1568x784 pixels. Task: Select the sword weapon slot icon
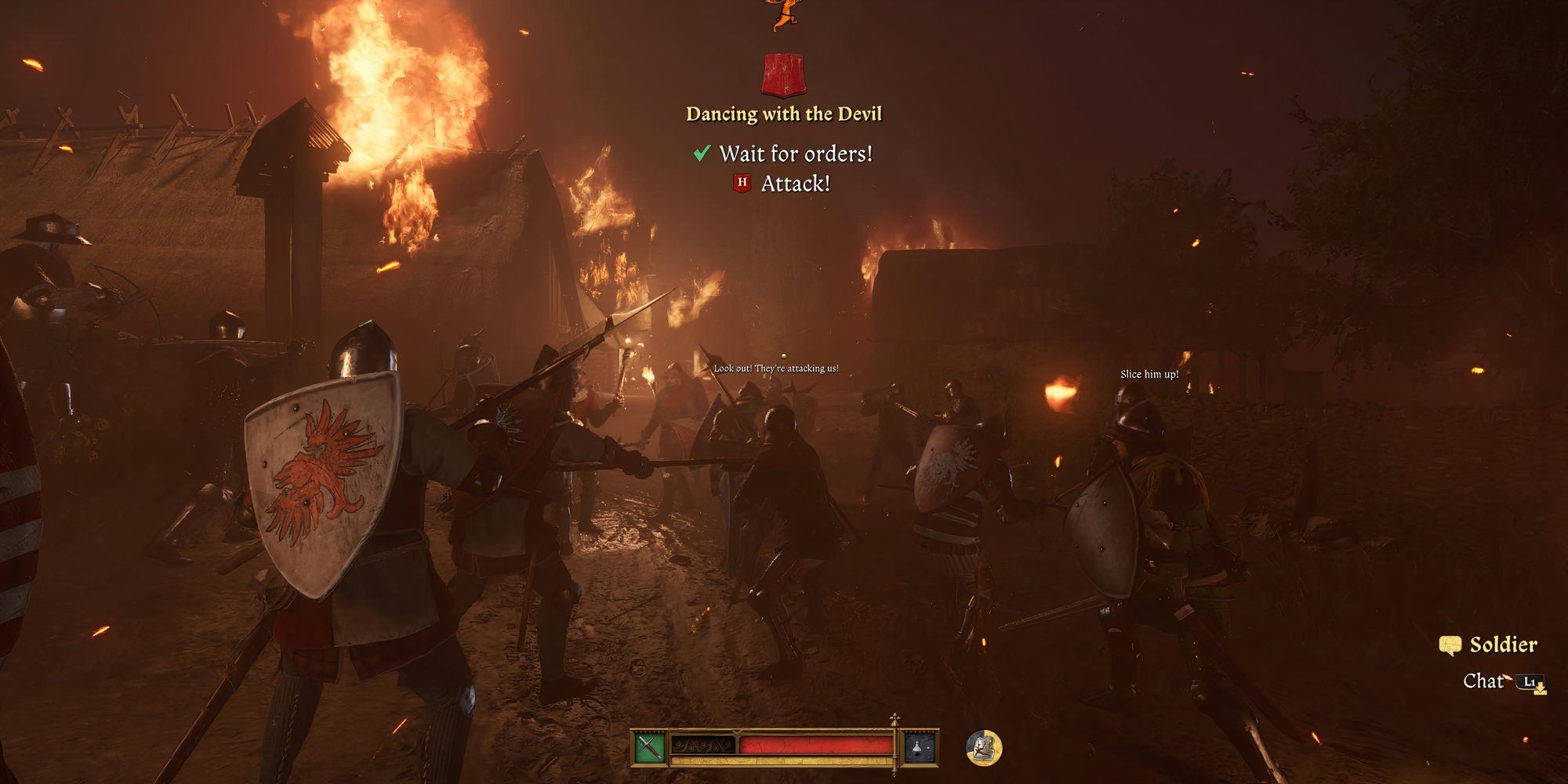tap(650, 747)
